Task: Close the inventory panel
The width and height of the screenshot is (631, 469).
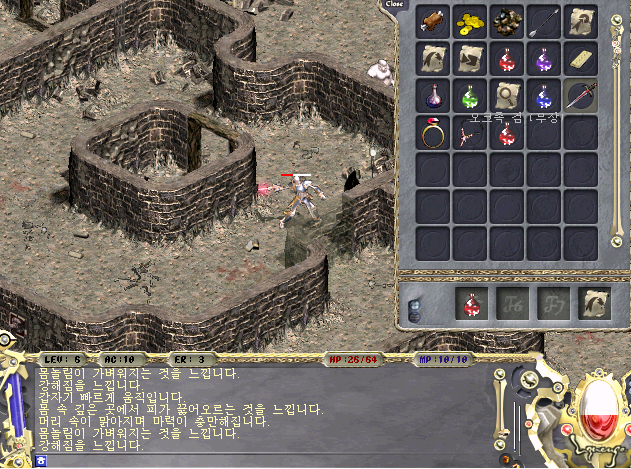Action: click(x=395, y=4)
